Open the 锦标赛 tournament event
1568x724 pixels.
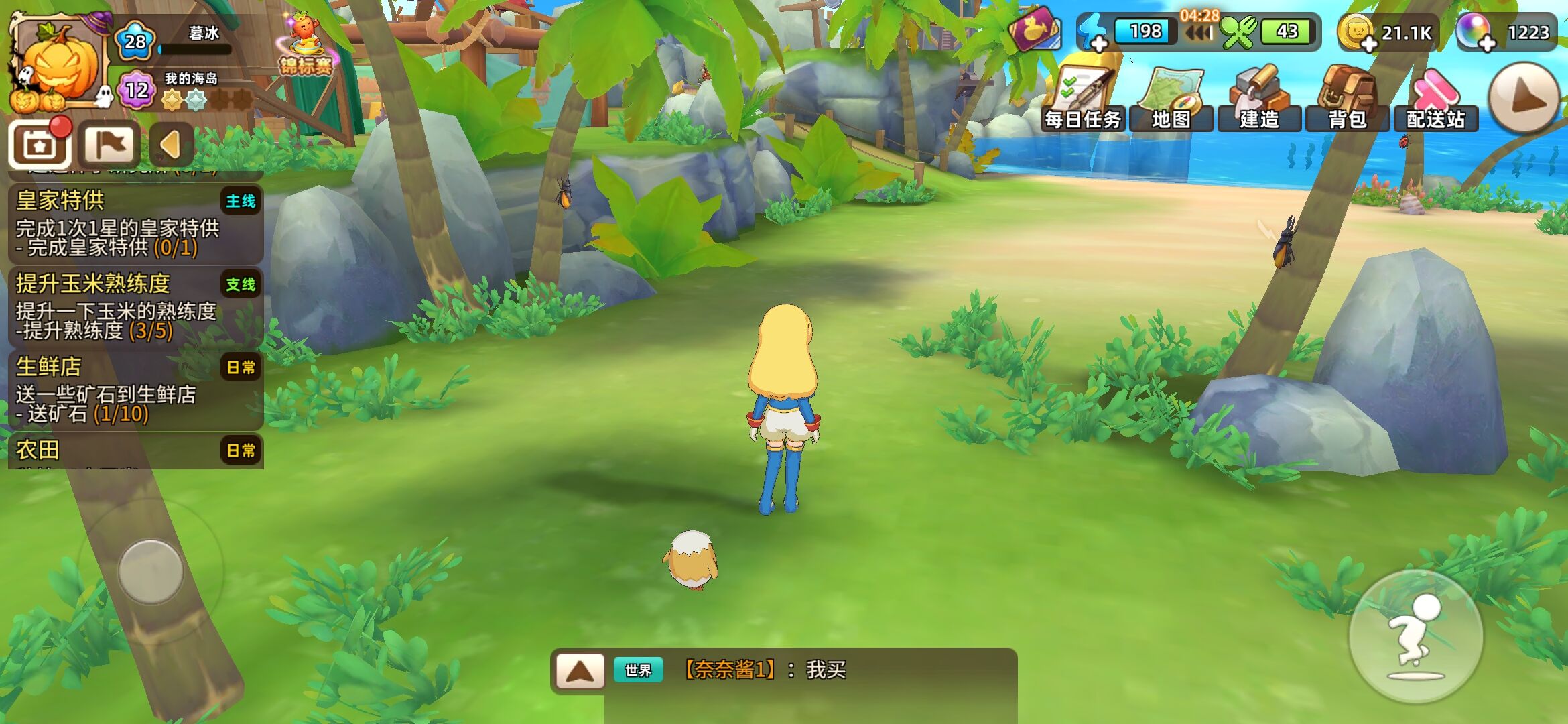point(306,46)
